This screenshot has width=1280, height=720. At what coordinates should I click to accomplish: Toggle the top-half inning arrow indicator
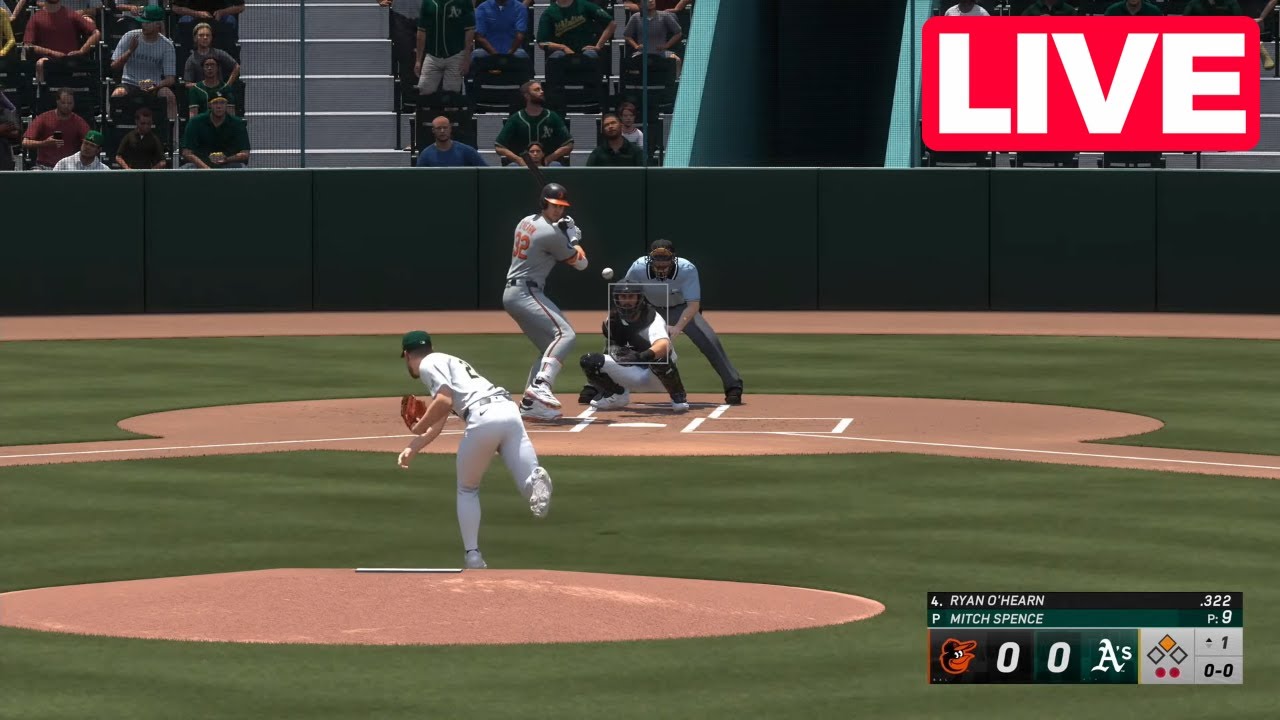(1209, 643)
